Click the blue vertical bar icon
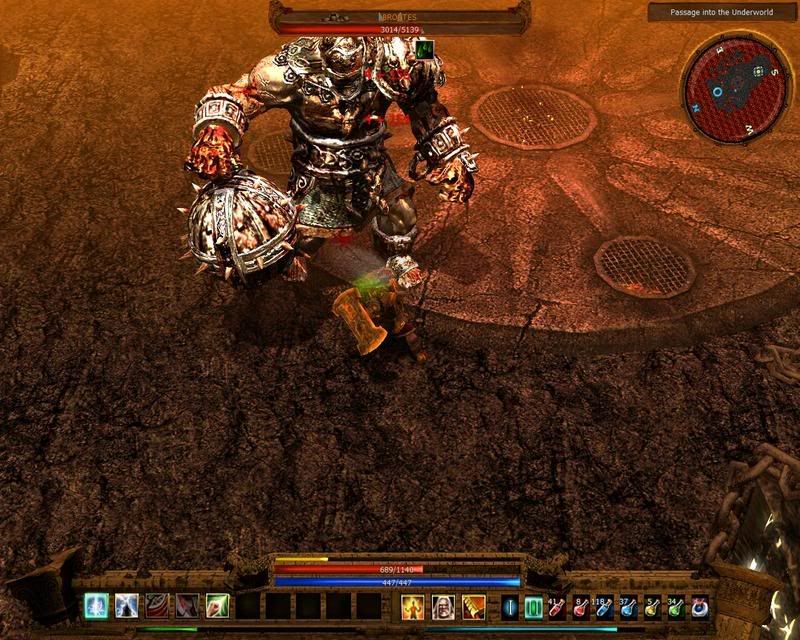 click(x=510, y=606)
